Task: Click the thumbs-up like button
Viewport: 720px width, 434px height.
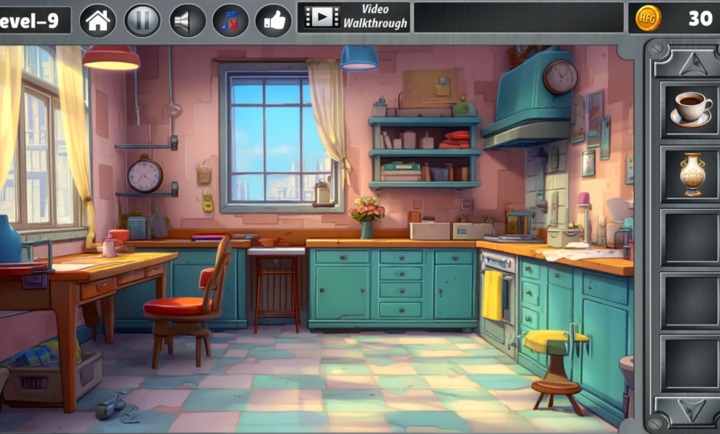Action: [274, 19]
